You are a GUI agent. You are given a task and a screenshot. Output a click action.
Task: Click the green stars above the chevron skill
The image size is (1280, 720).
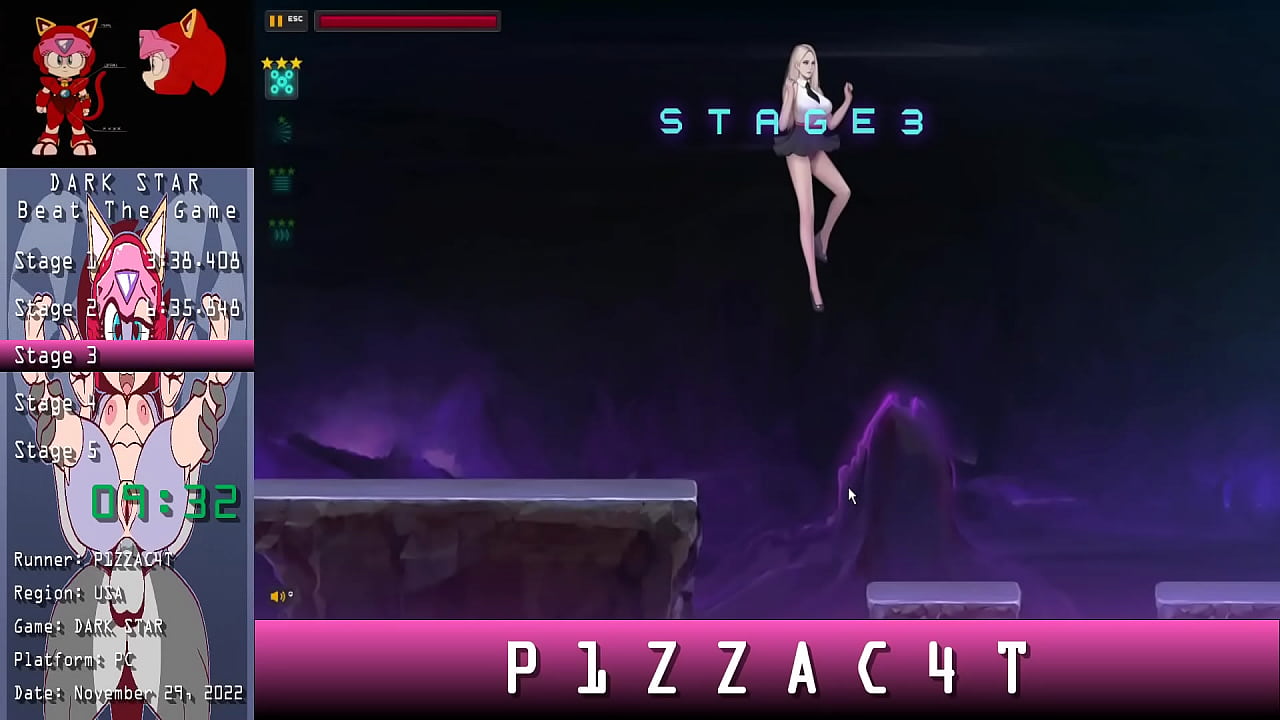[x=281, y=221]
